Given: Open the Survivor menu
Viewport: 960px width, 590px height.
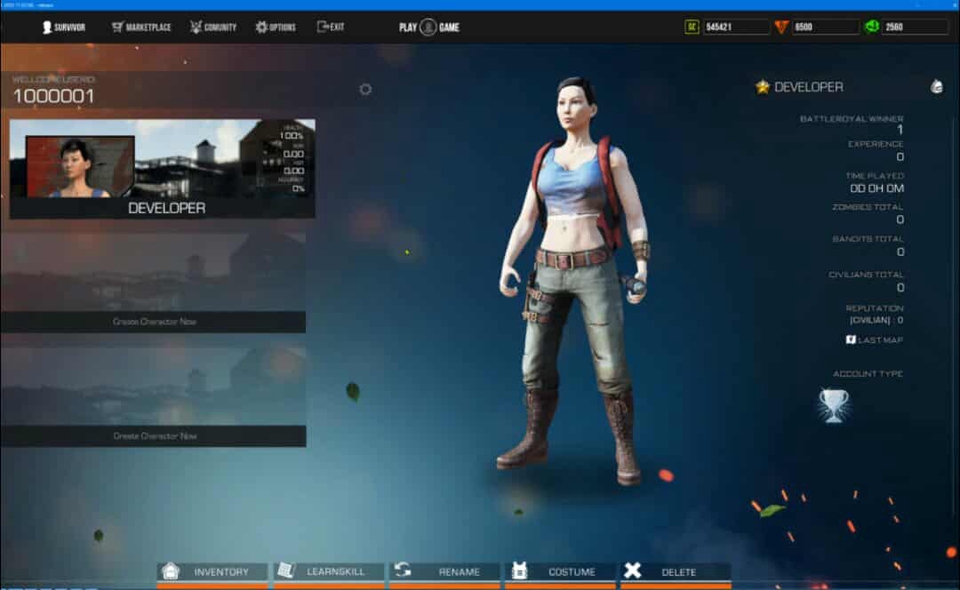Looking at the screenshot, I should click(x=63, y=27).
